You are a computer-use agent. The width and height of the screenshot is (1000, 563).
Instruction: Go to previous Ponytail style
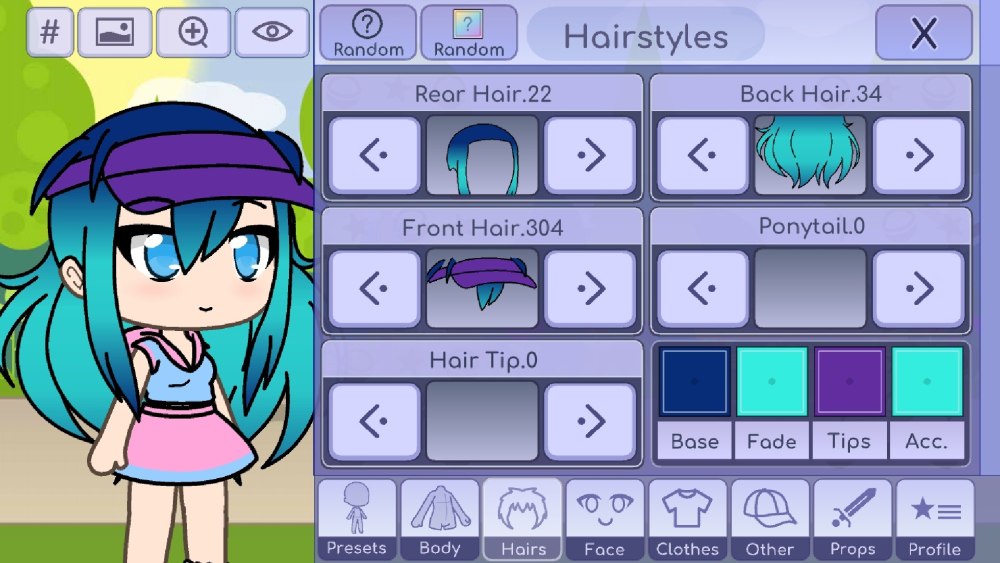point(702,289)
